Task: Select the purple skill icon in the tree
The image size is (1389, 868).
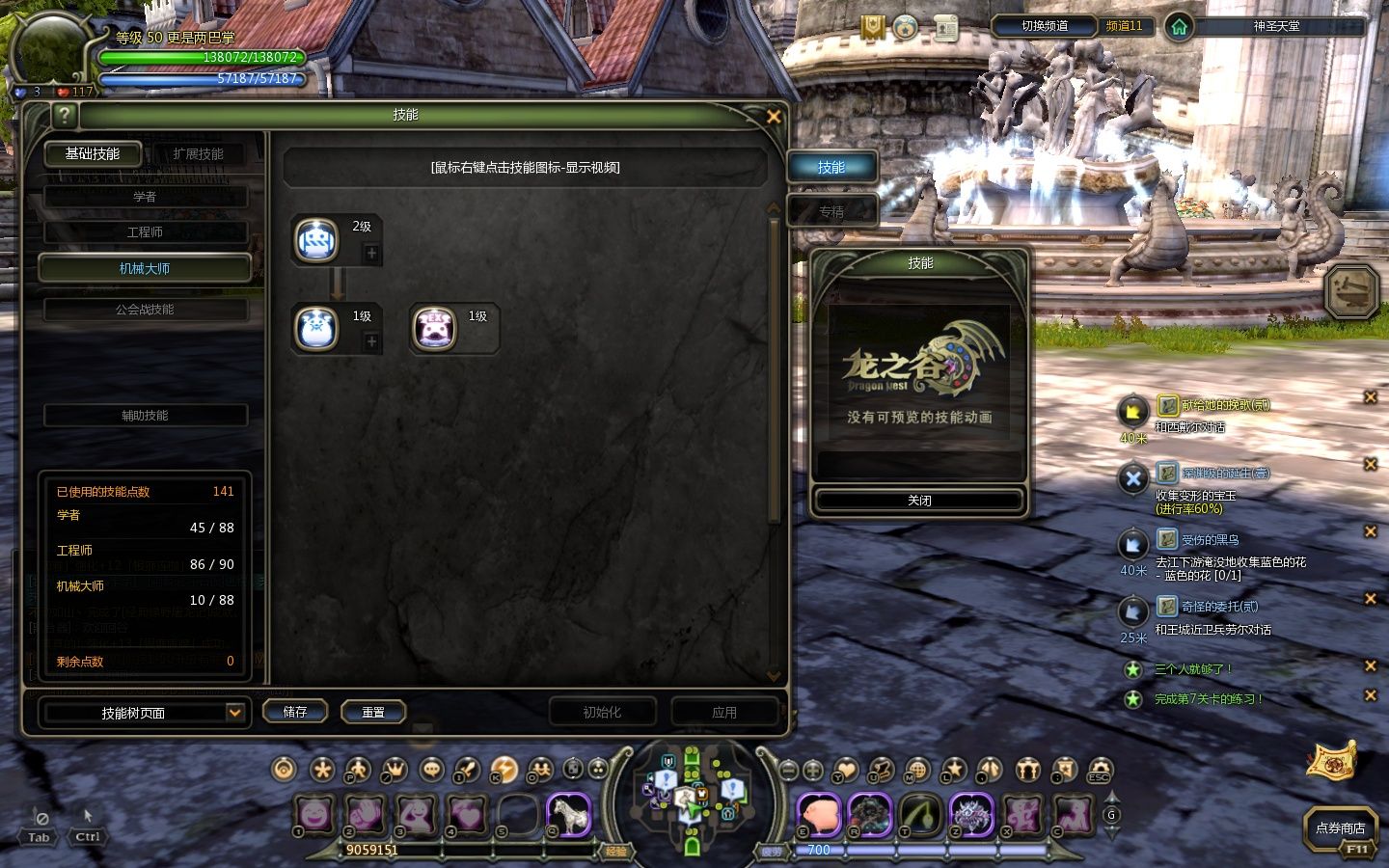Action: point(434,329)
